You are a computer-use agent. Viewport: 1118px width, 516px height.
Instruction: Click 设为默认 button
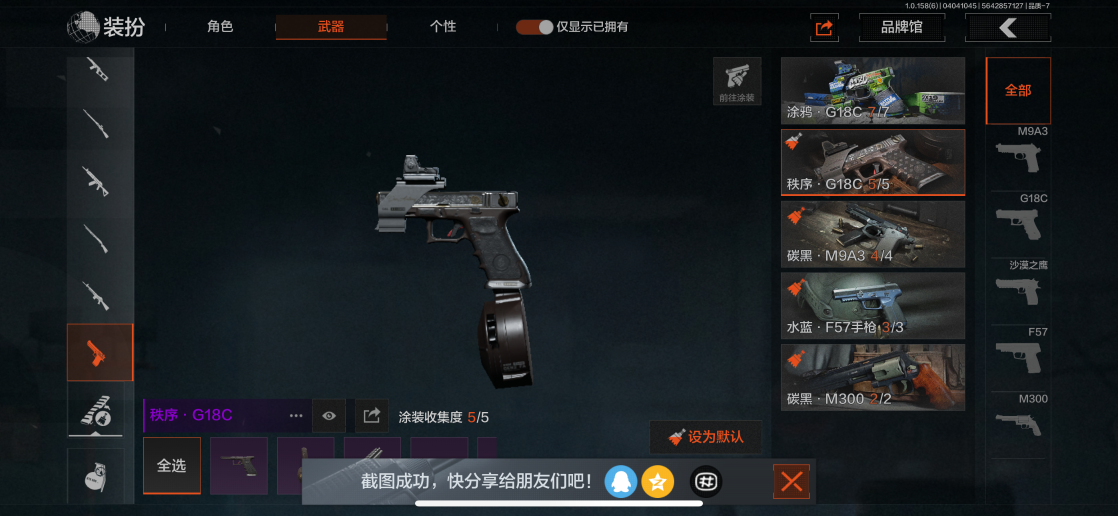(705, 437)
